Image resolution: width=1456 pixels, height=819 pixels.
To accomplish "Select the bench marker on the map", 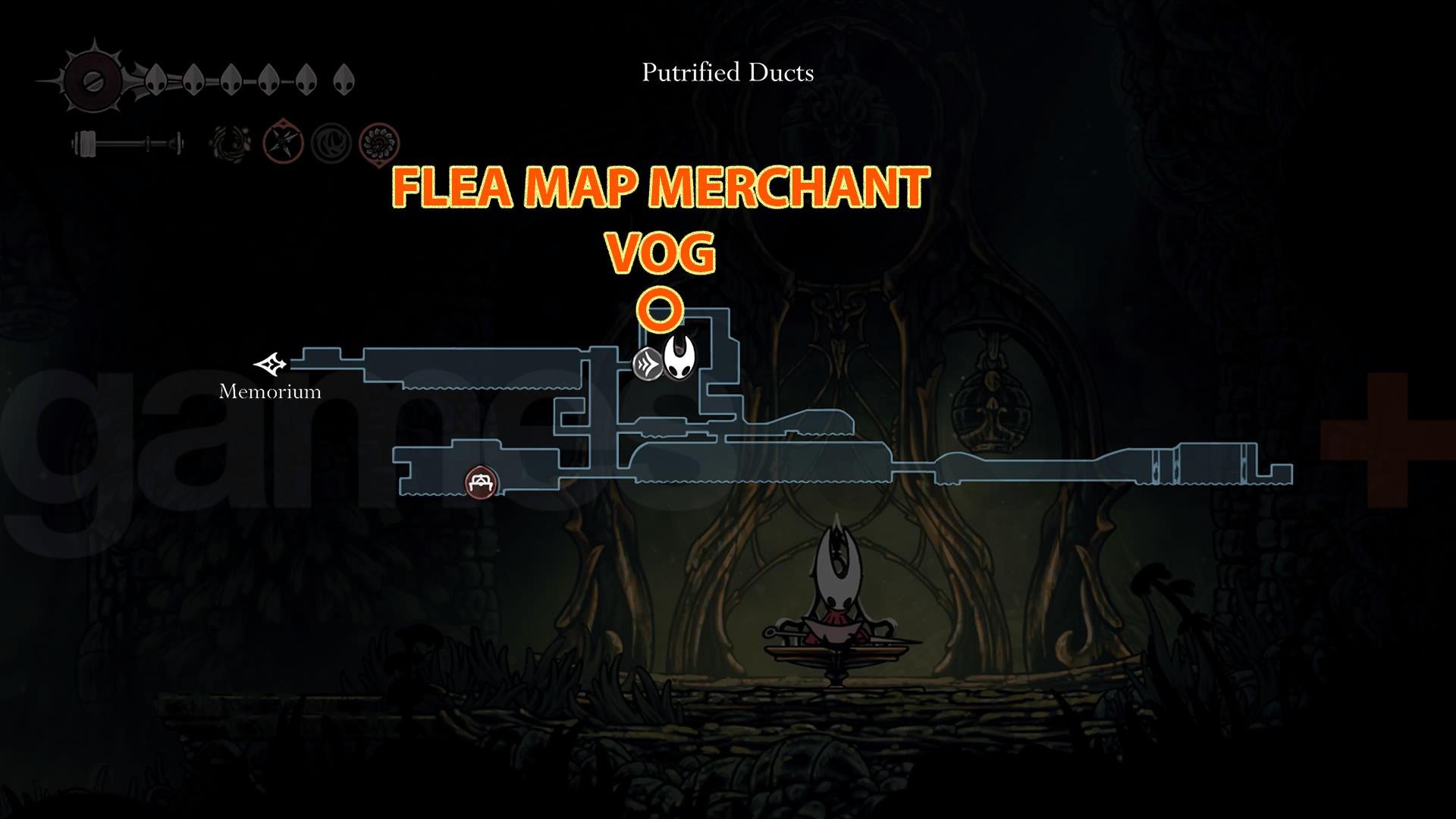I will 480,482.
